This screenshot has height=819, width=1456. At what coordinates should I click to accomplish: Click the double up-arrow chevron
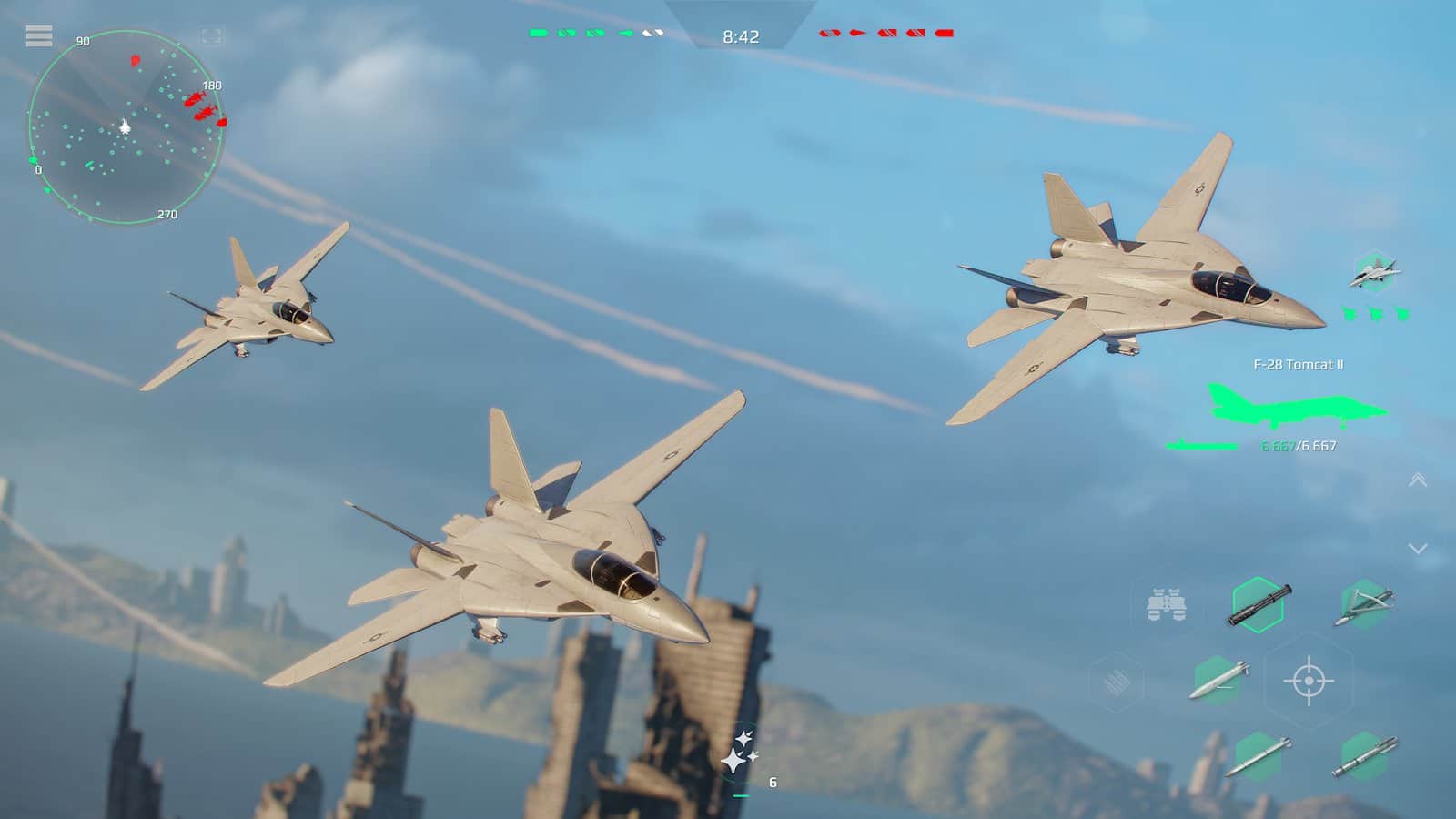1418,480
